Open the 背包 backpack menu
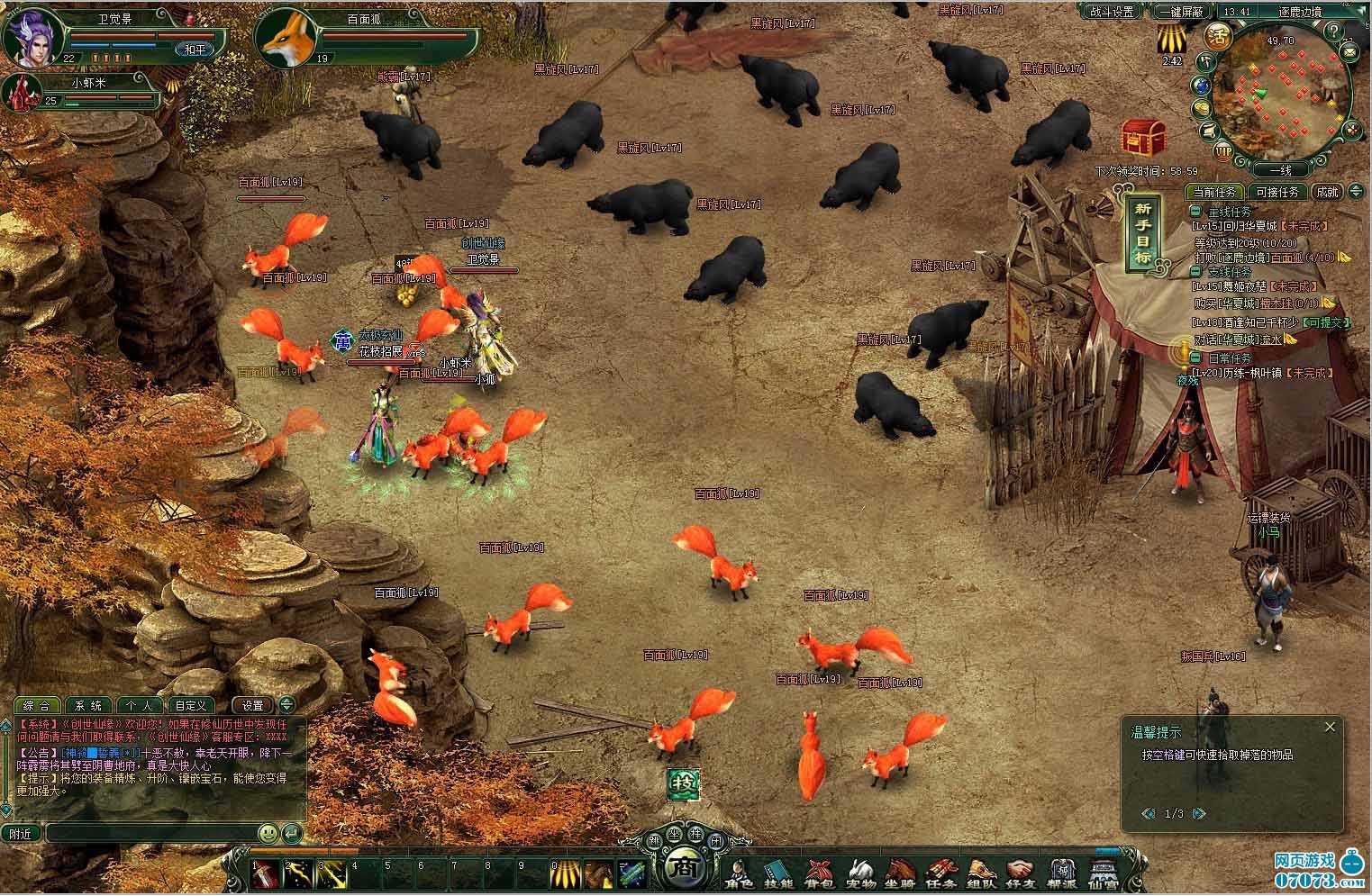Image resolution: width=1372 pixels, height=896 pixels. pyautogui.click(x=819, y=873)
